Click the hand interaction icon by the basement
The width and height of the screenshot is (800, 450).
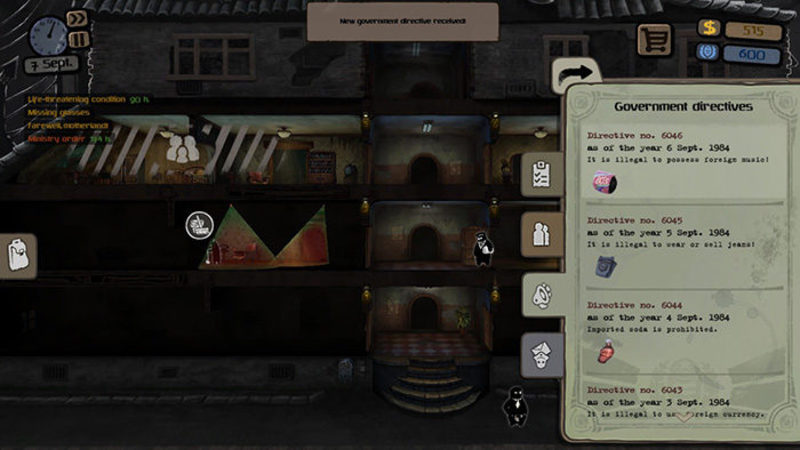pyautogui.click(x=197, y=224)
